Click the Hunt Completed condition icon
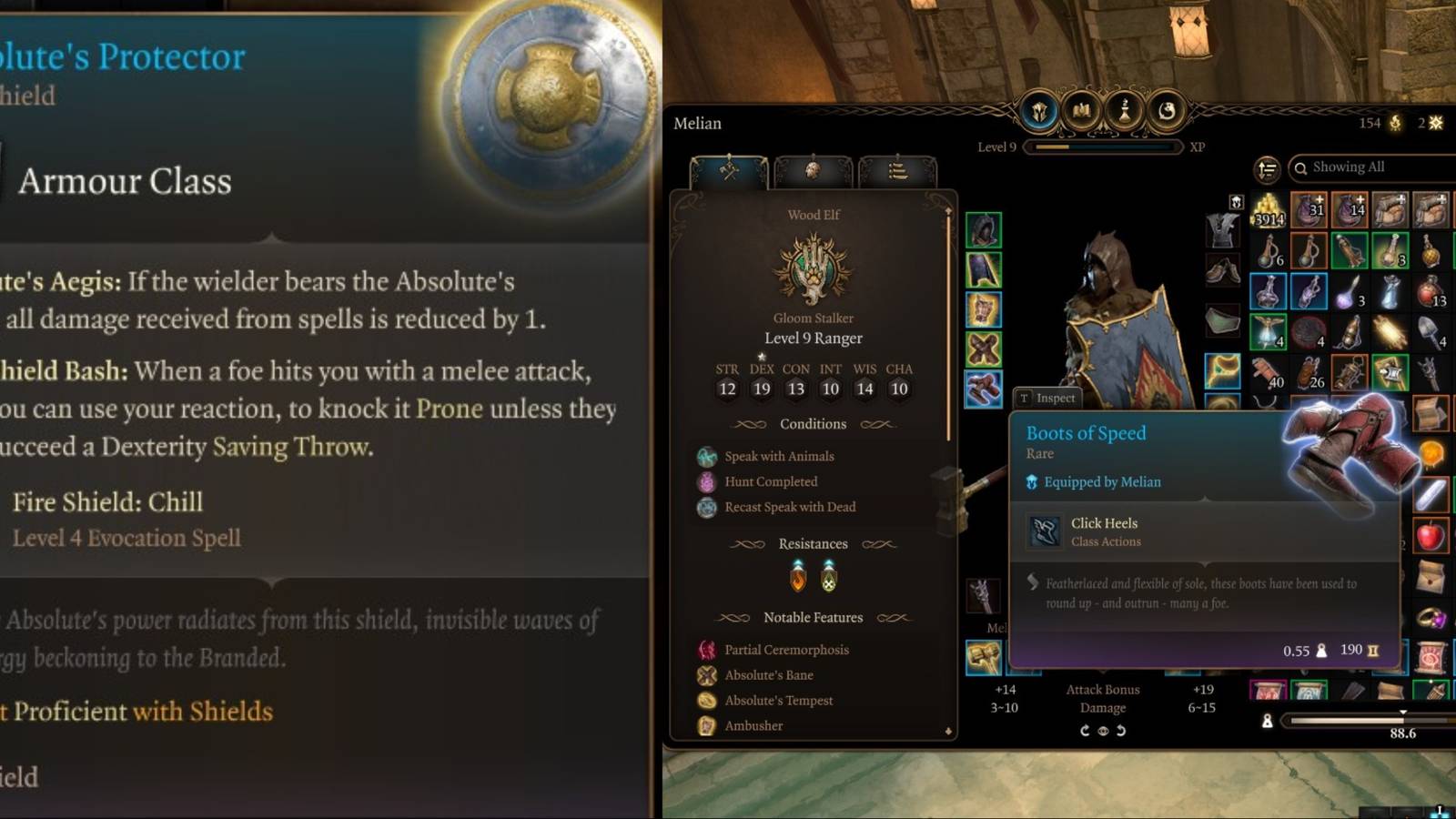Image resolution: width=1456 pixels, height=819 pixels. (706, 481)
